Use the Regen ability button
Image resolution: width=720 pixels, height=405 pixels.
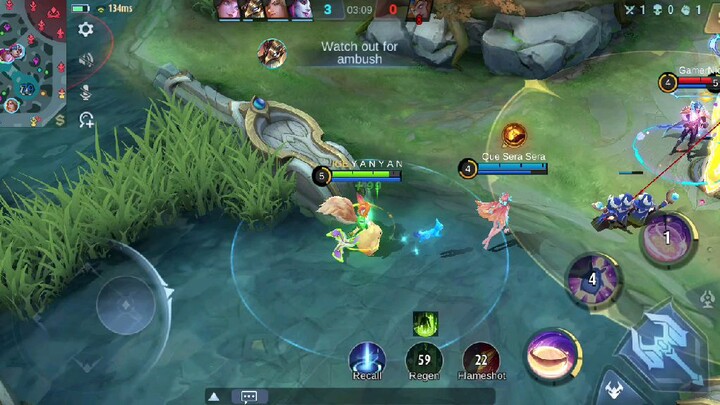click(x=424, y=357)
